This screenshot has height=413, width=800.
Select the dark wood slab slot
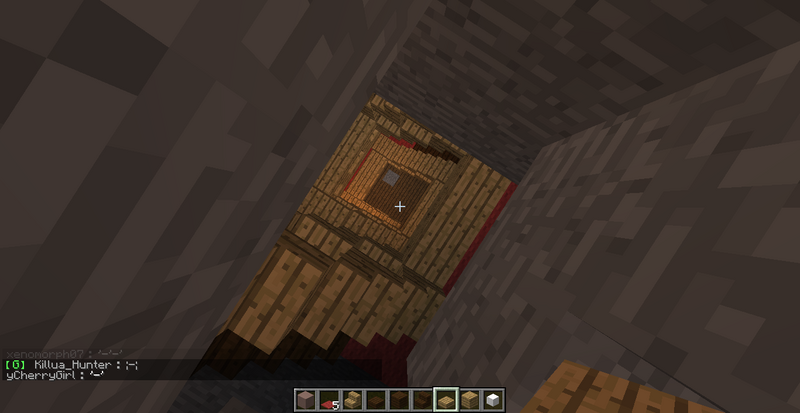pos(376,399)
